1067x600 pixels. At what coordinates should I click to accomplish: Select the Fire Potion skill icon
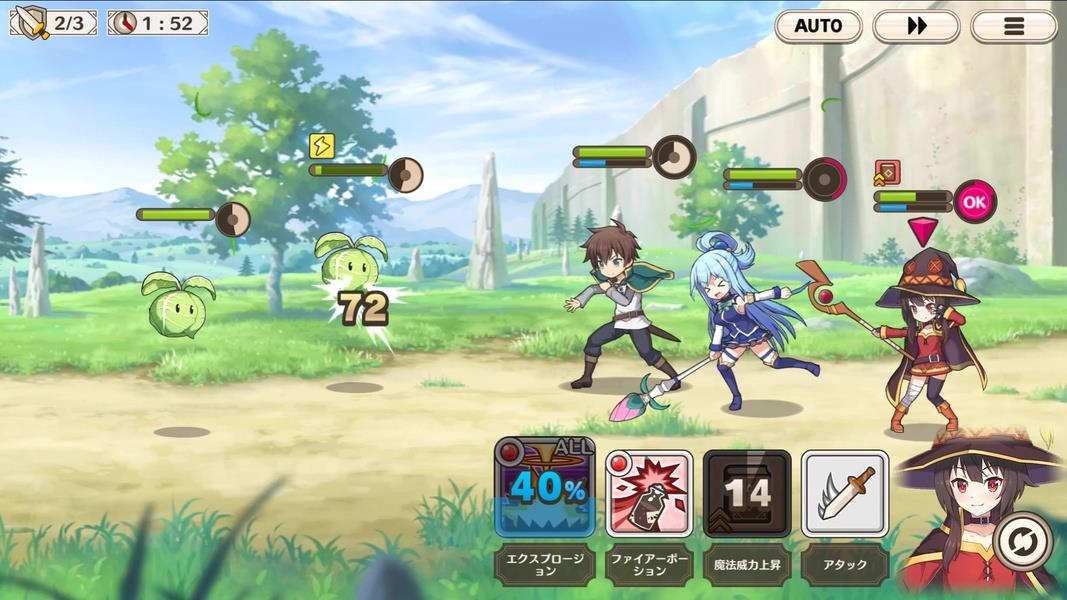[649, 493]
